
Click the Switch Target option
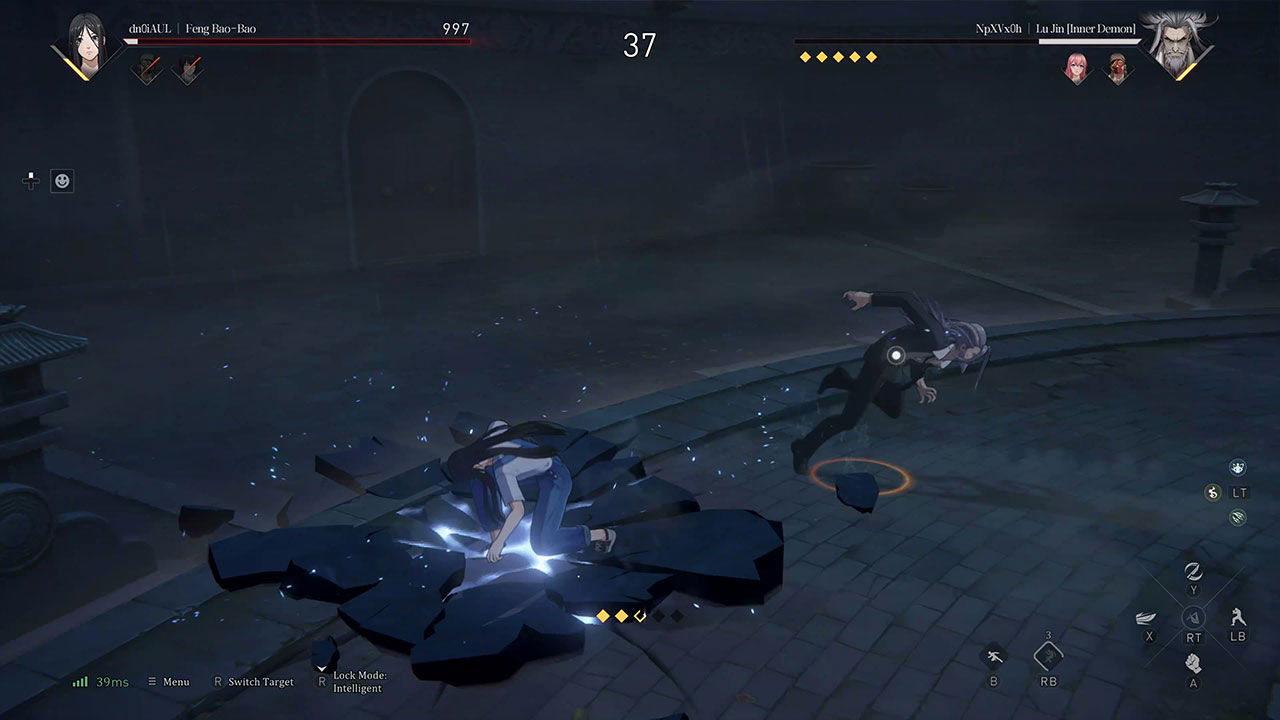pos(253,682)
